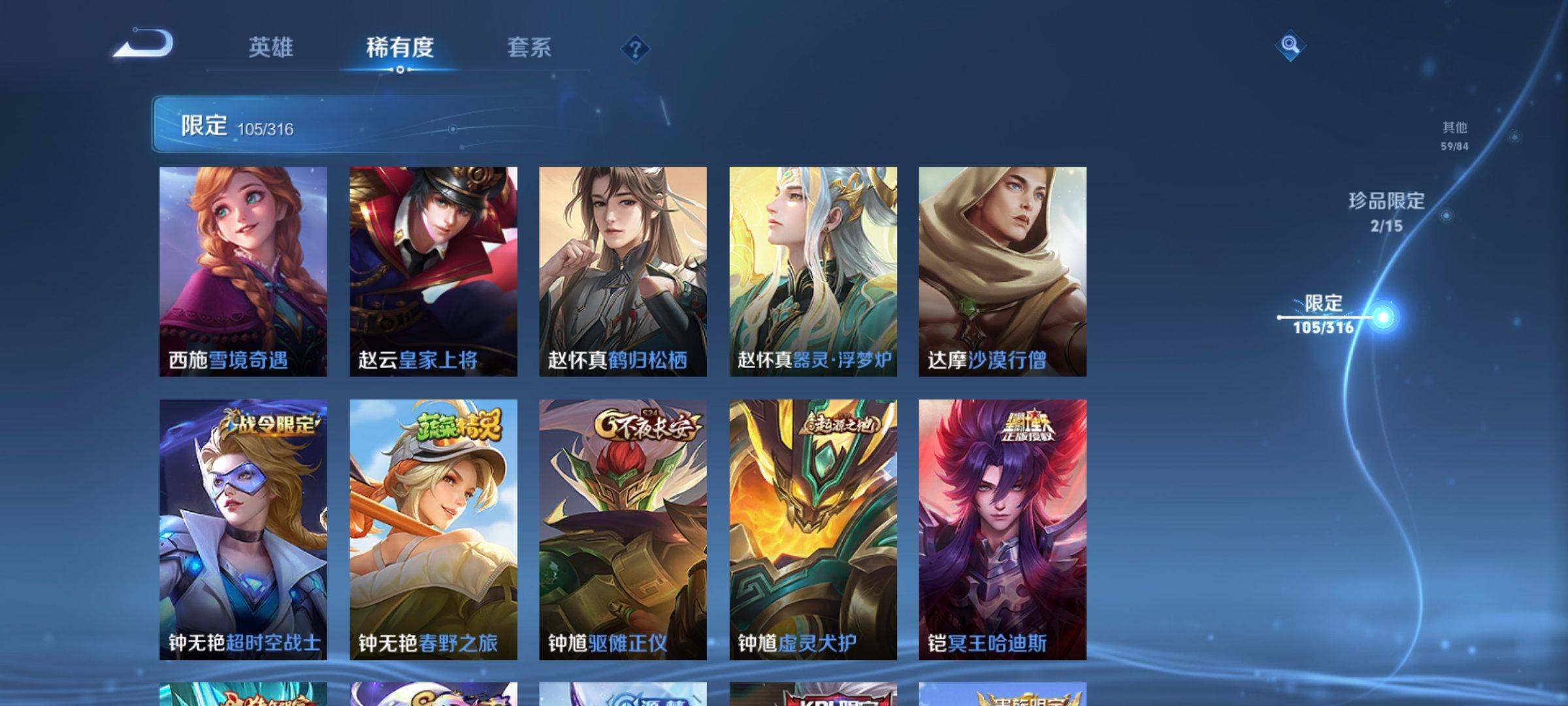The image size is (1568, 706).
Task: Open the 钟馗驱傩正仪 skin card
Action: [x=623, y=529]
